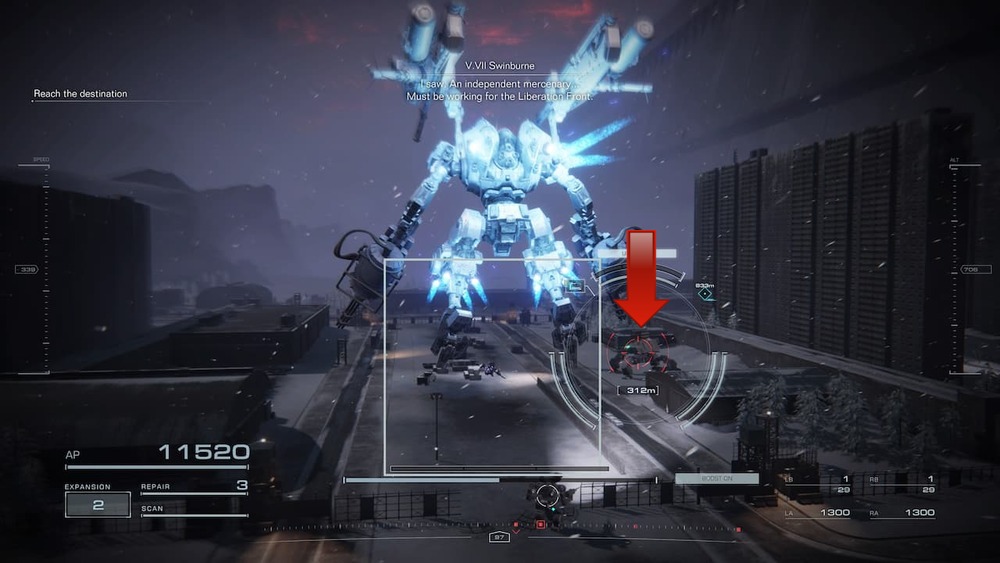The width and height of the screenshot is (1000, 563).
Task: Use the Repair kit entry
Action: coord(194,487)
